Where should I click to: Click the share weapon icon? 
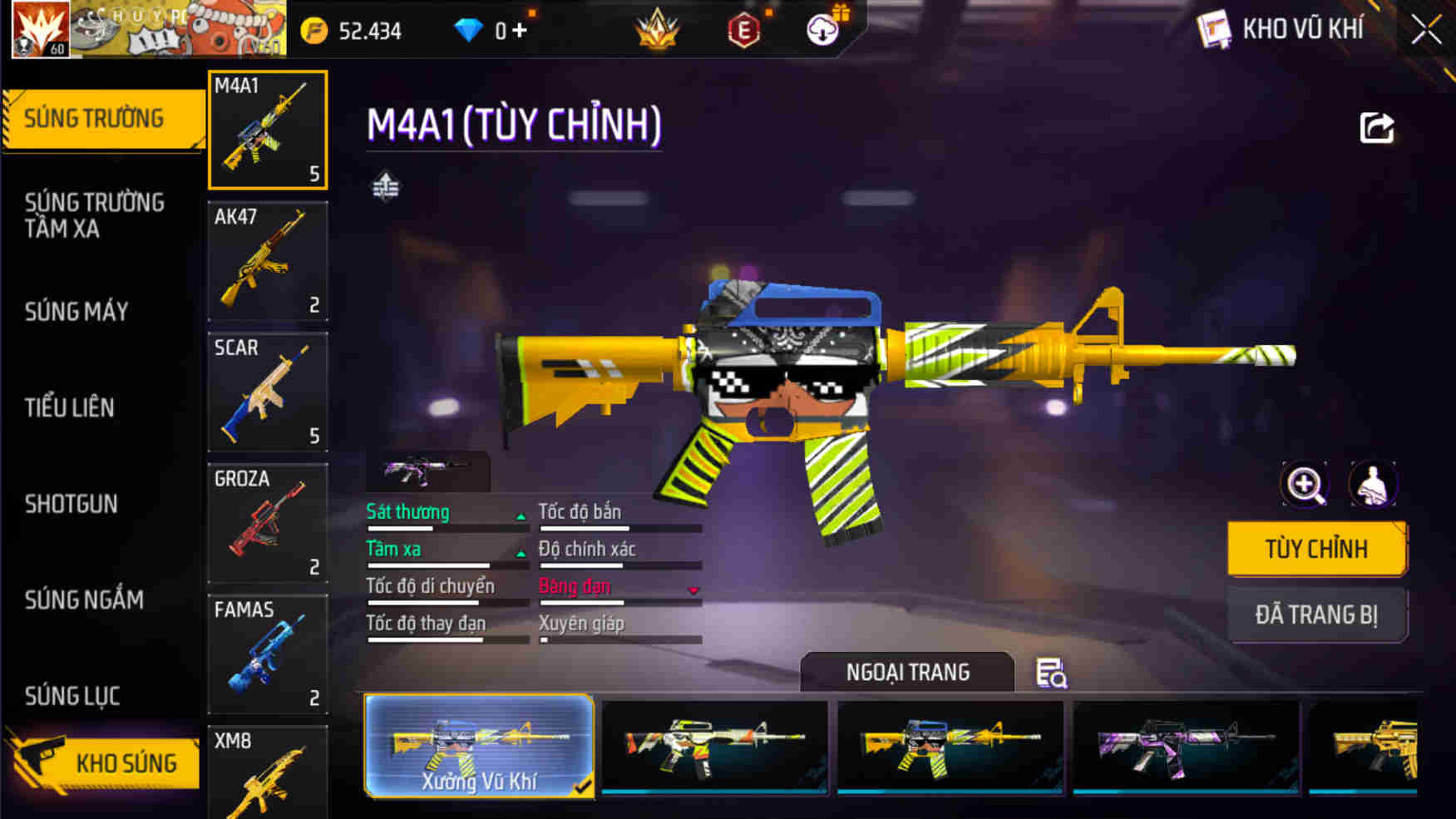(x=1377, y=125)
